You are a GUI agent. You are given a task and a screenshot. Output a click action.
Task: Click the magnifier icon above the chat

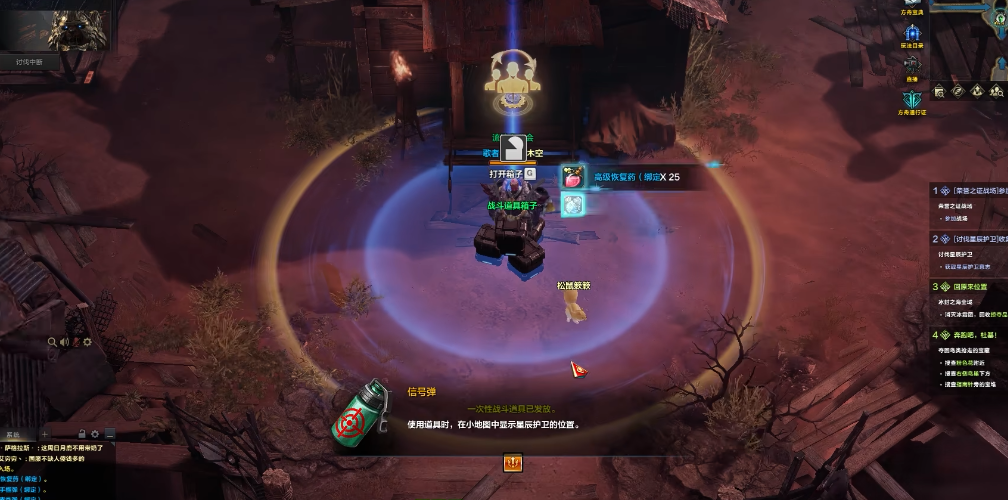point(52,342)
